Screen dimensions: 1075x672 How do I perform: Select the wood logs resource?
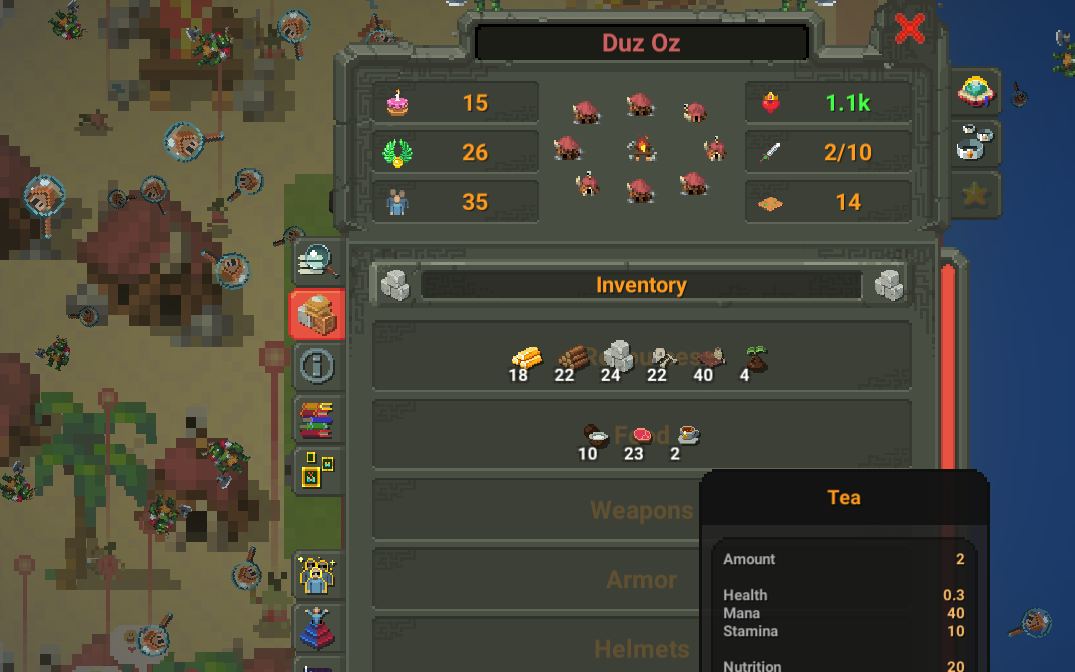(572, 357)
